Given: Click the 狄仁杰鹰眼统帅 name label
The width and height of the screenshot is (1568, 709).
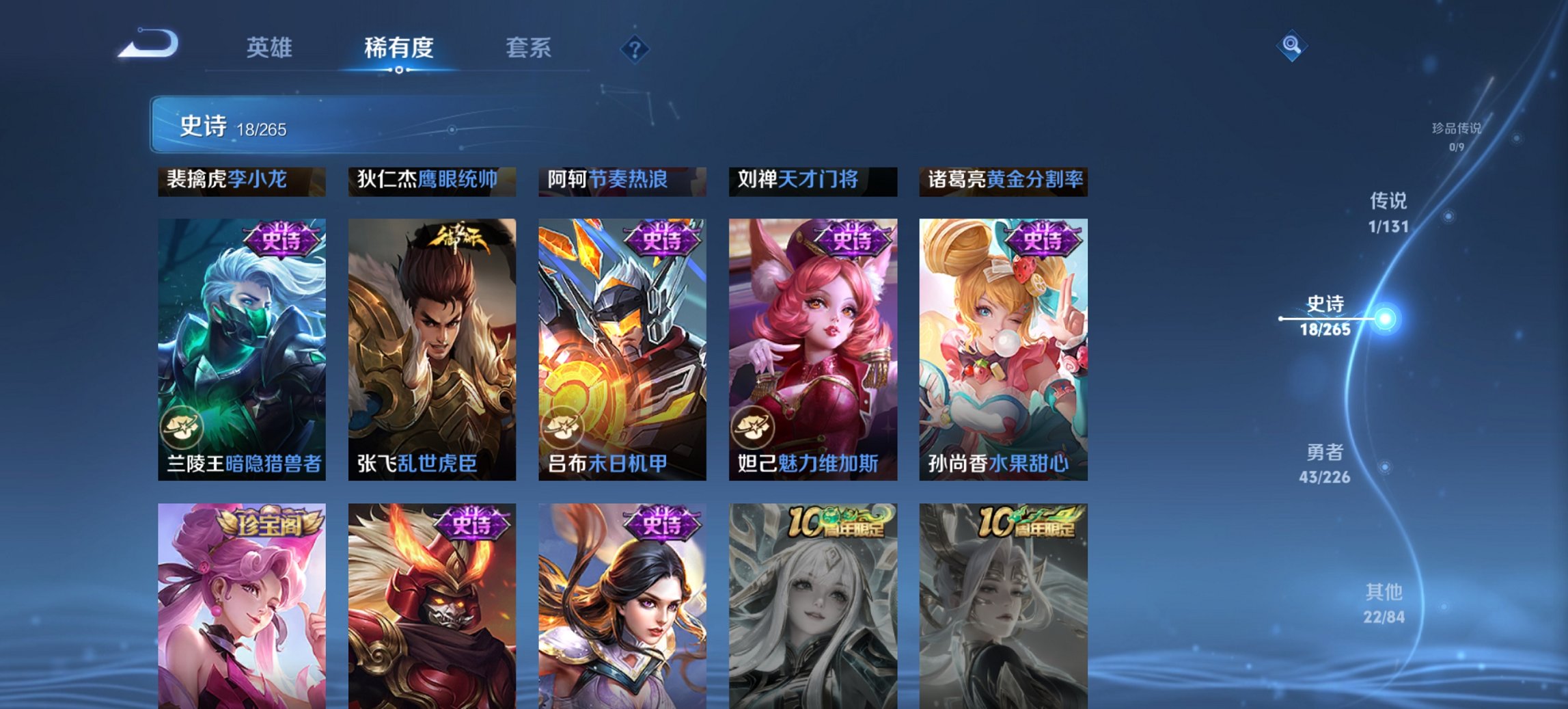Looking at the screenshot, I should [431, 180].
